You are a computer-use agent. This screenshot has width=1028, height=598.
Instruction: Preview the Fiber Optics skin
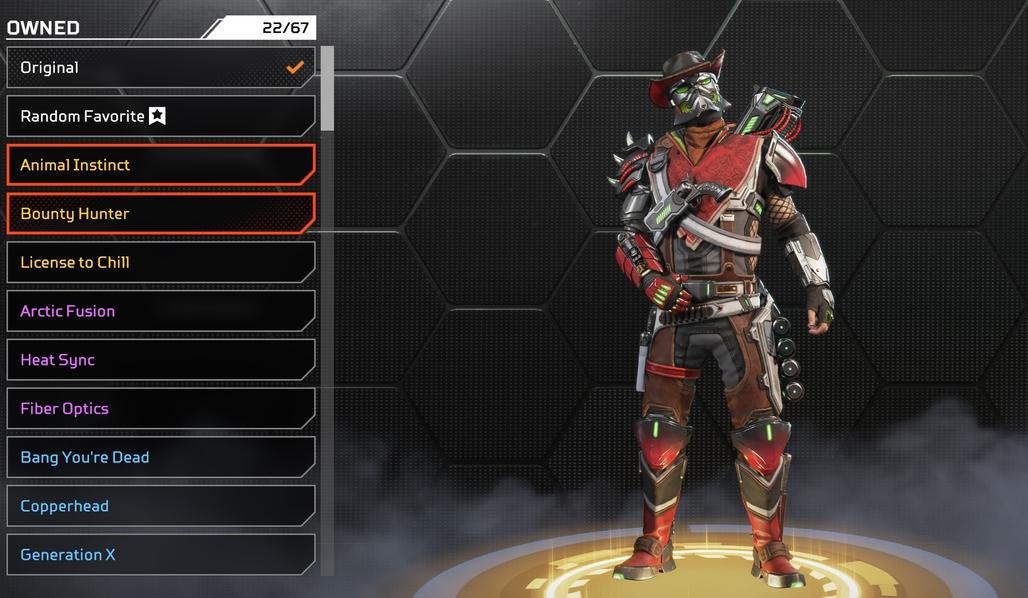click(160, 408)
